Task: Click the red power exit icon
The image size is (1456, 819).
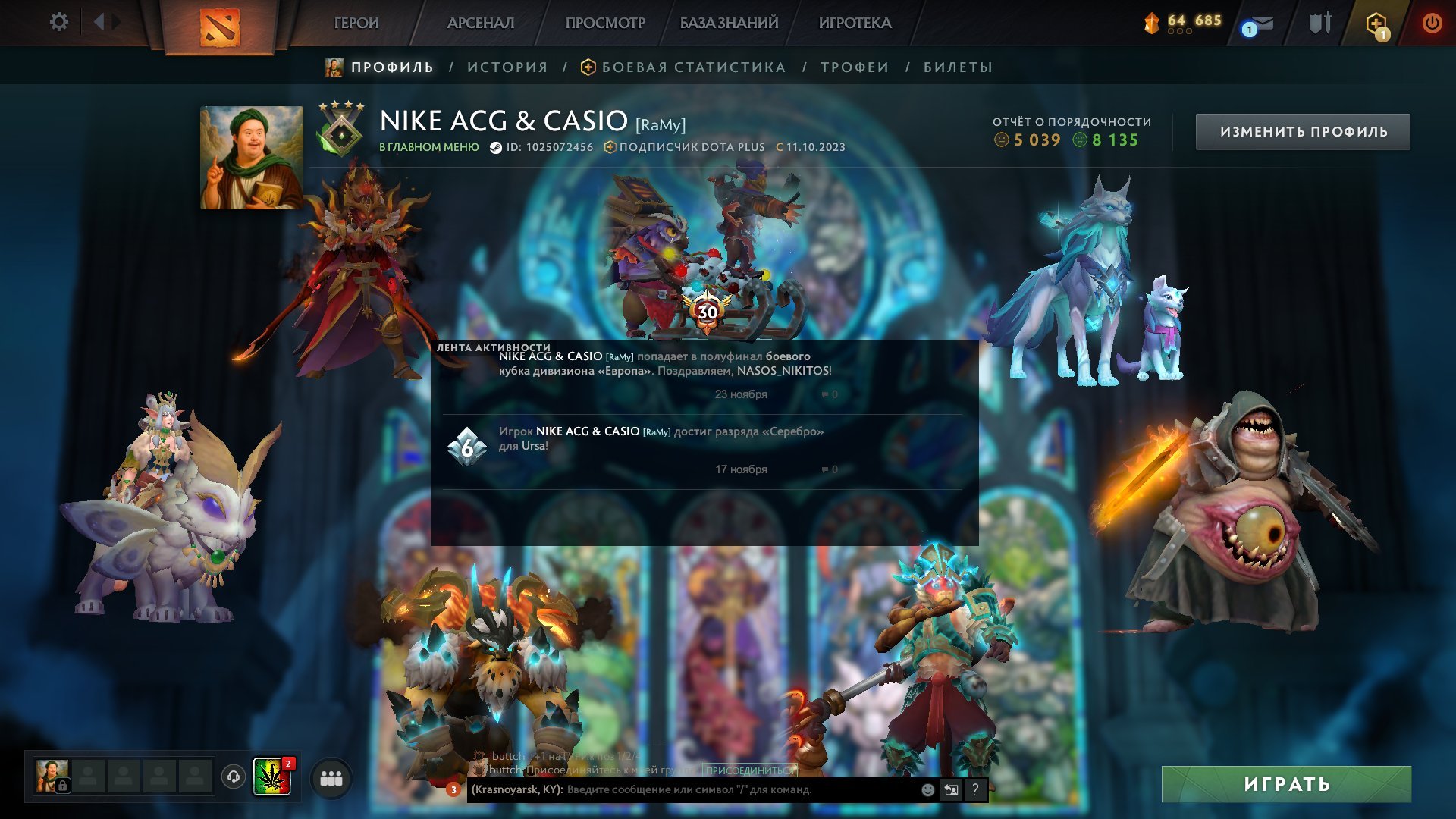Action: click(1433, 22)
